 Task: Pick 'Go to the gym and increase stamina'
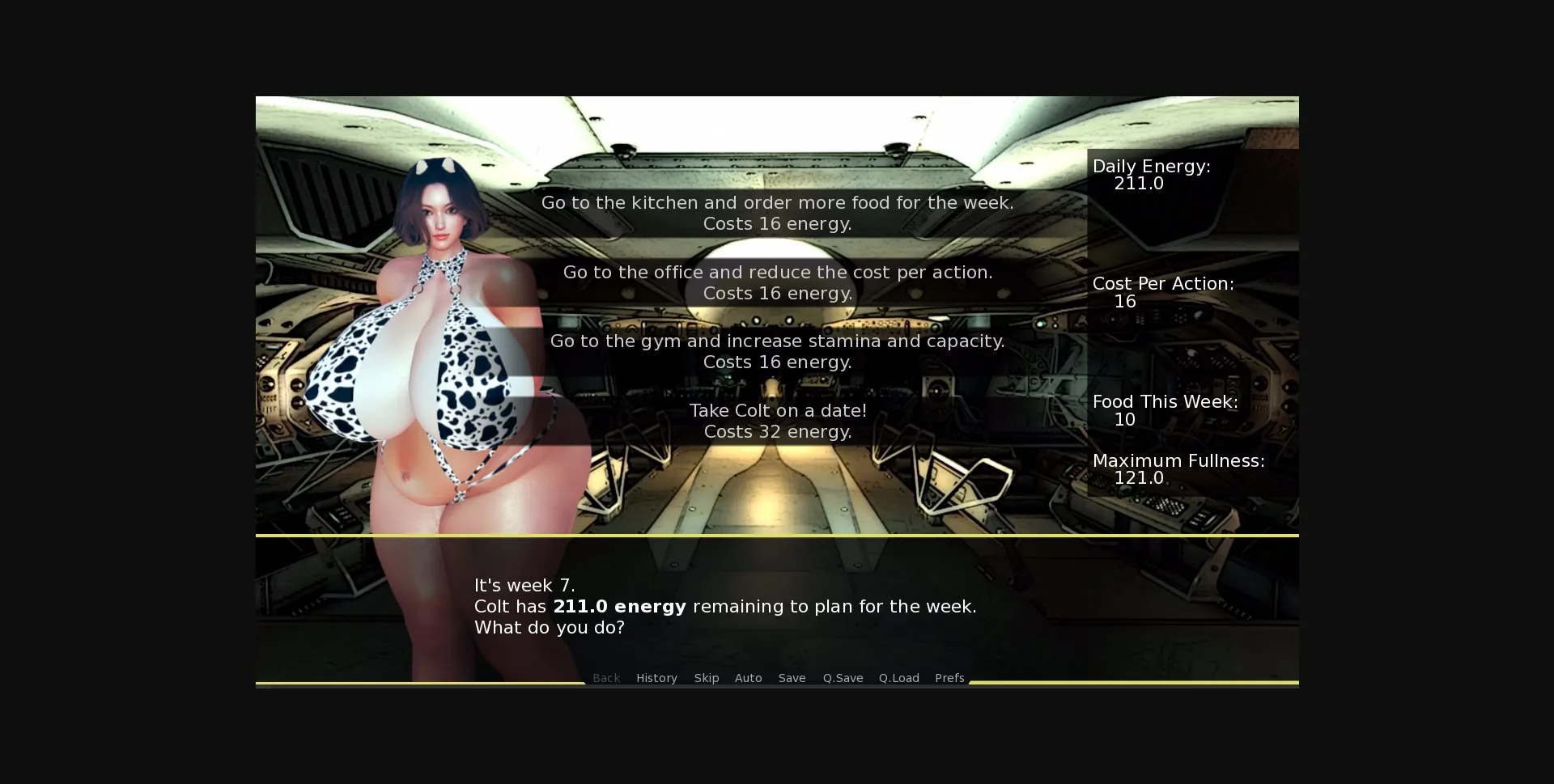click(777, 351)
